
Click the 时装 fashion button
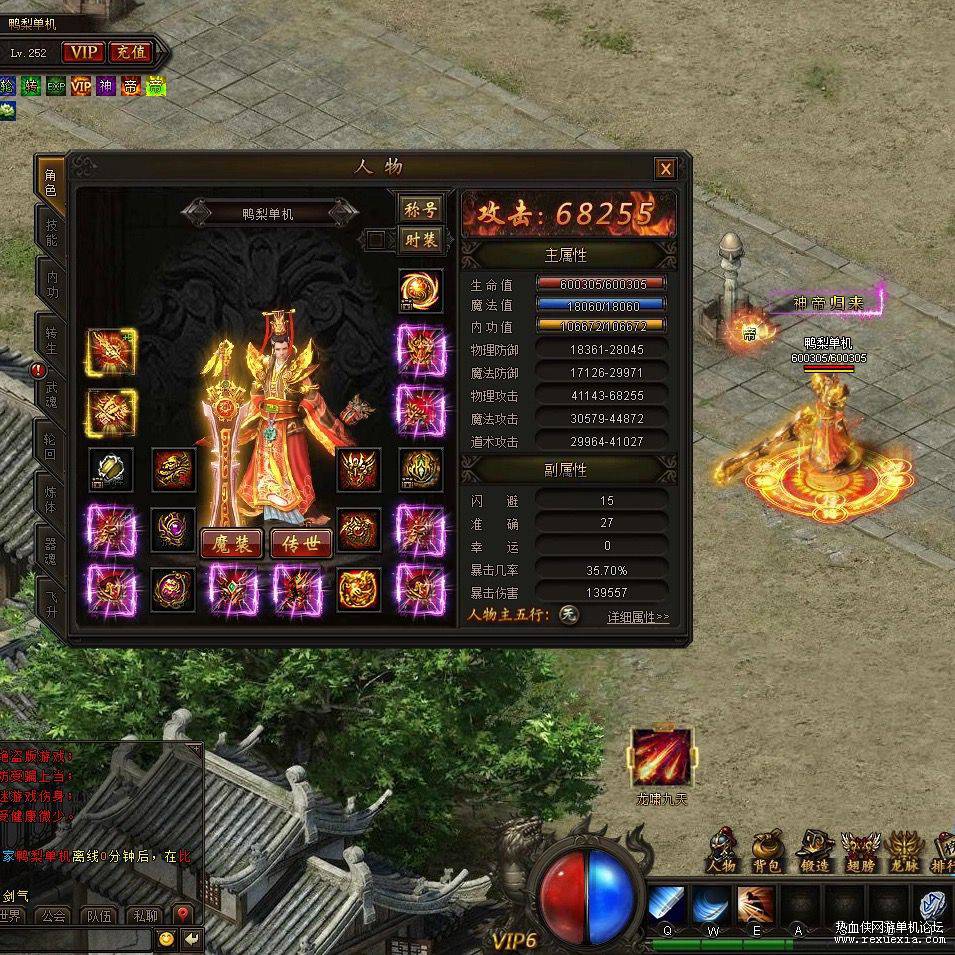pos(421,239)
